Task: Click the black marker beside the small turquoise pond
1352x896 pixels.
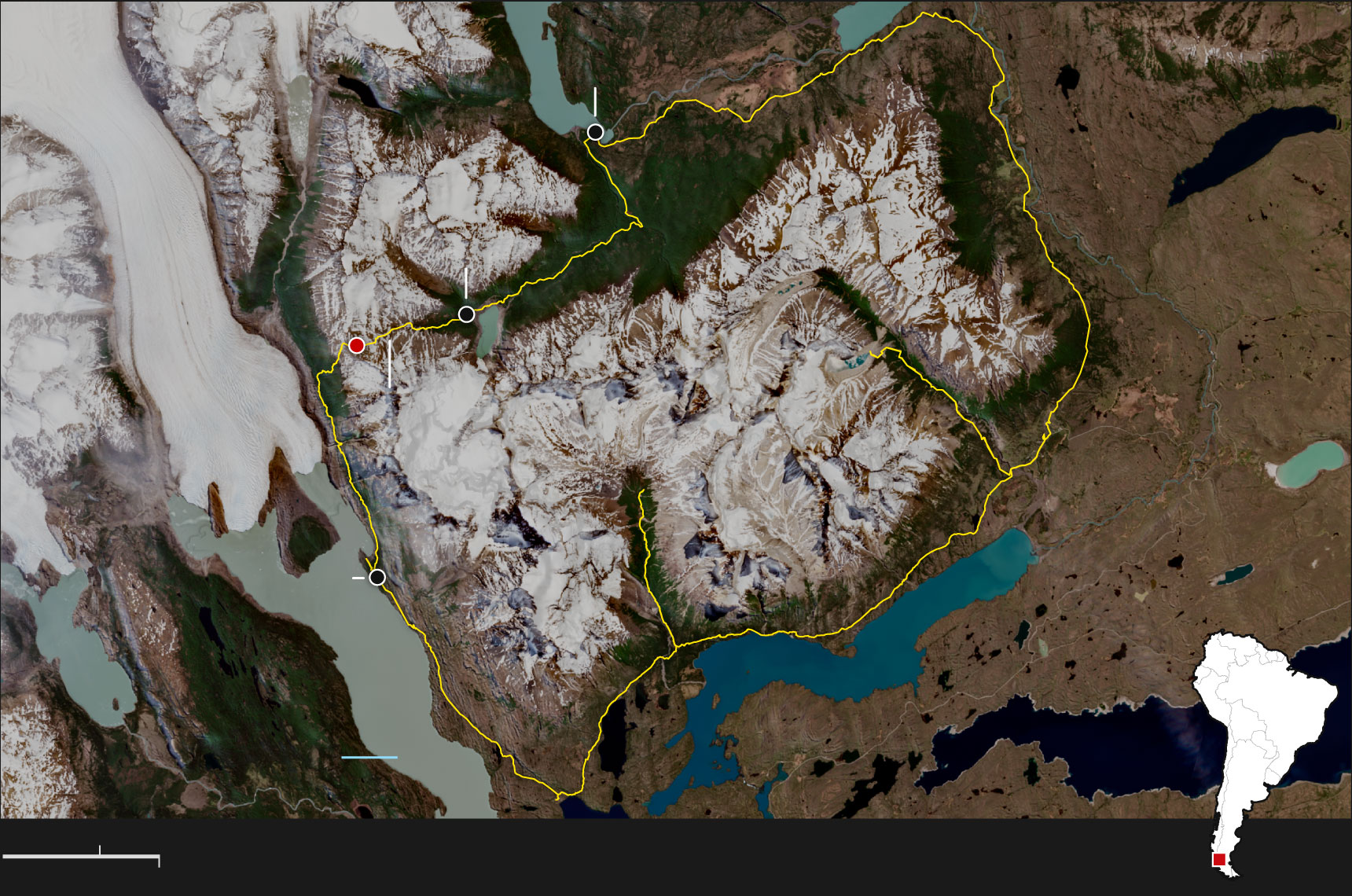Action: [466, 314]
